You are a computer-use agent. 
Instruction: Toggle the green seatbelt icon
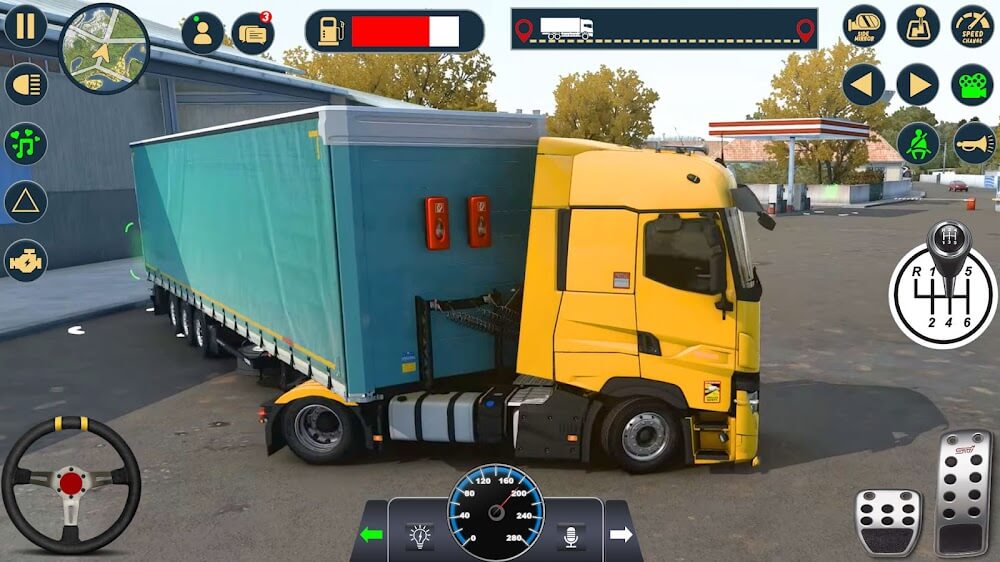pyautogui.click(x=917, y=144)
